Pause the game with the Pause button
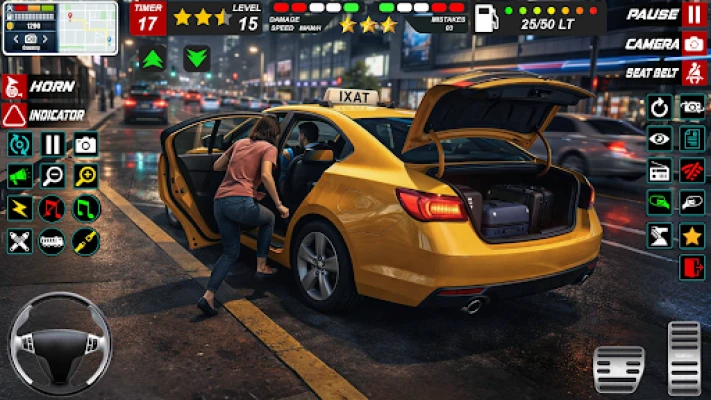The image size is (711, 400). (x=693, y=15)
